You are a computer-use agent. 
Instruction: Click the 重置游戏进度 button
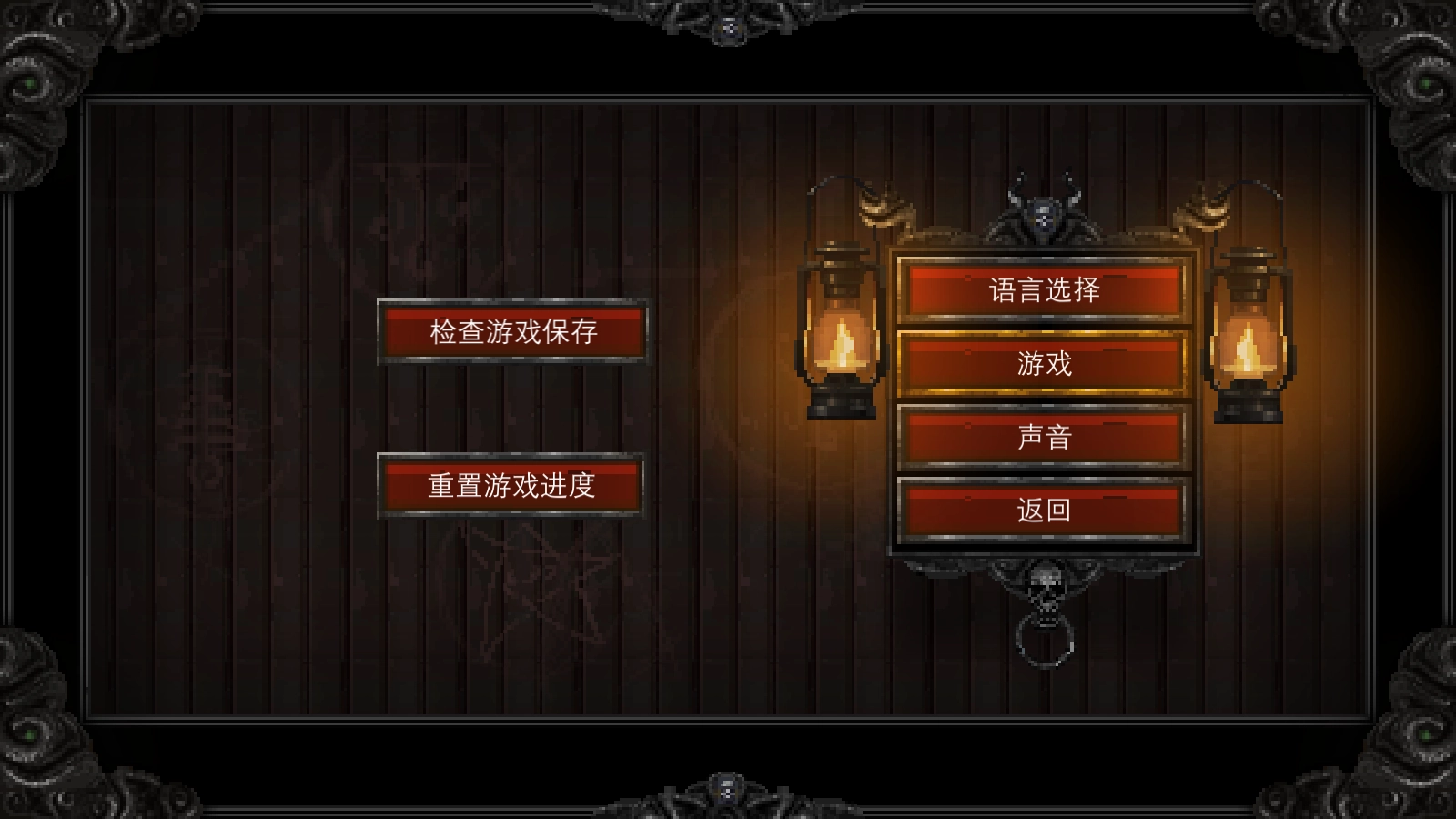(x=512, y=486)
